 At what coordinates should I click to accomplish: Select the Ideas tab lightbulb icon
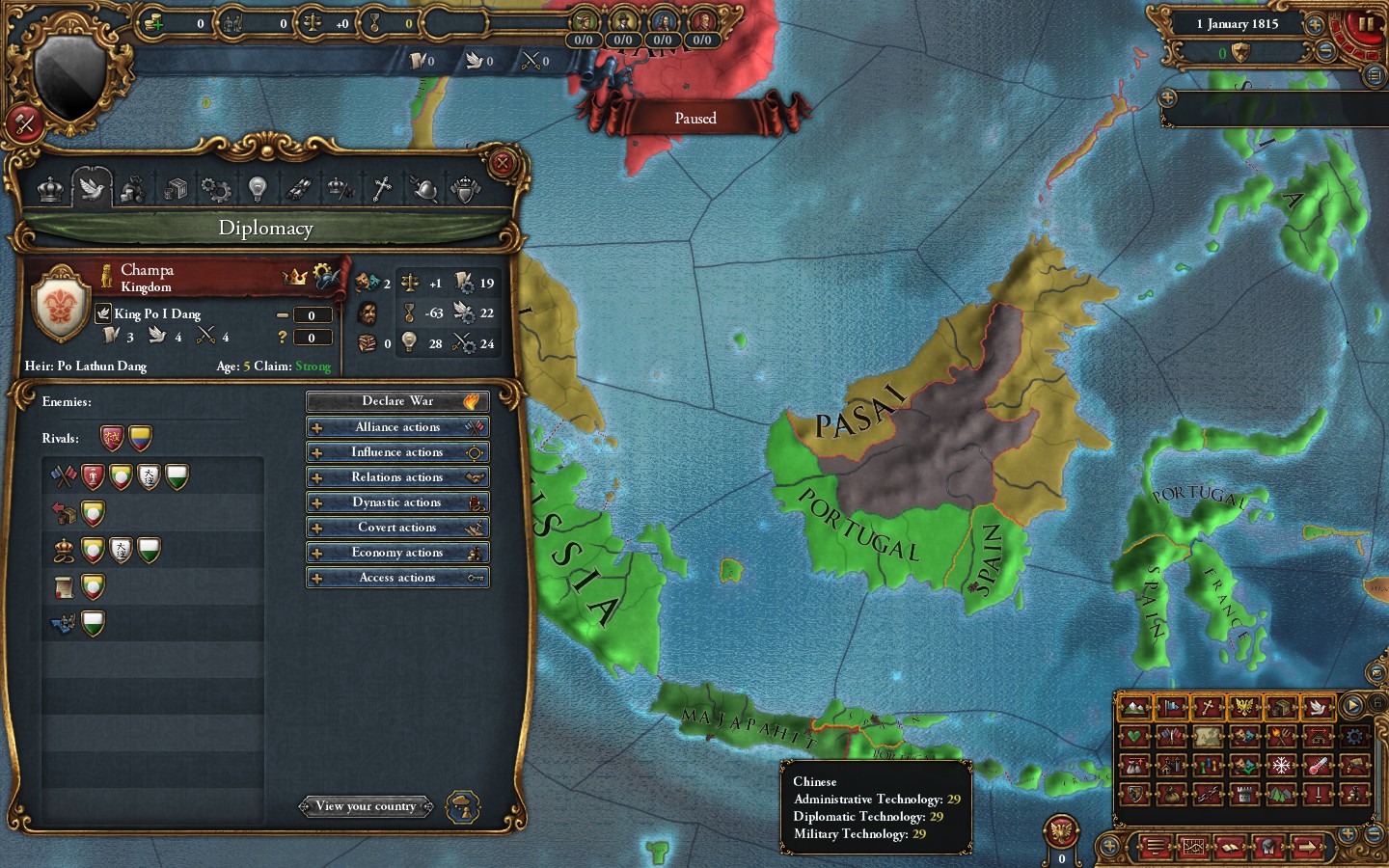258,188
